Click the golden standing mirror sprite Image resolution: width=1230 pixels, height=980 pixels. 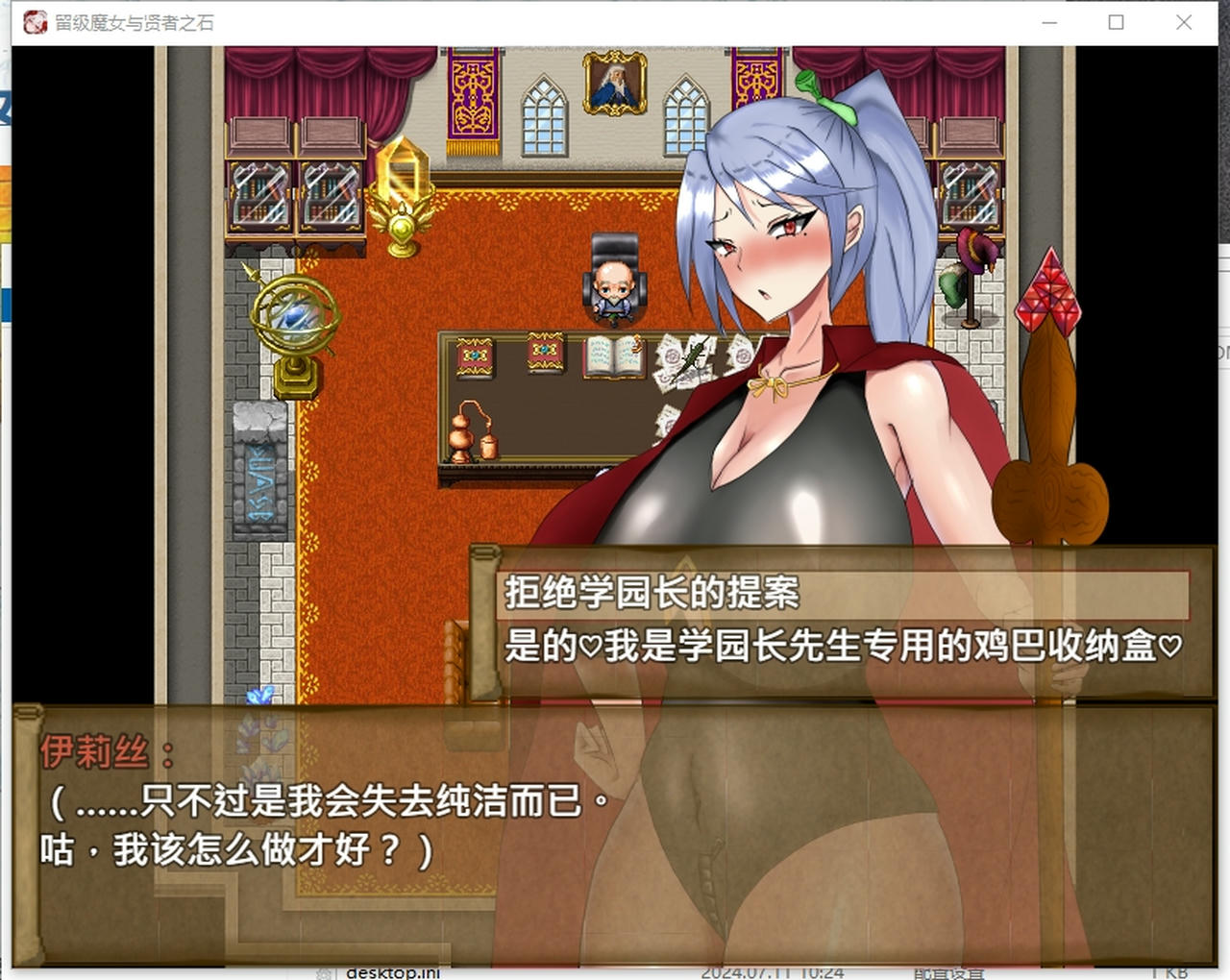403,192
